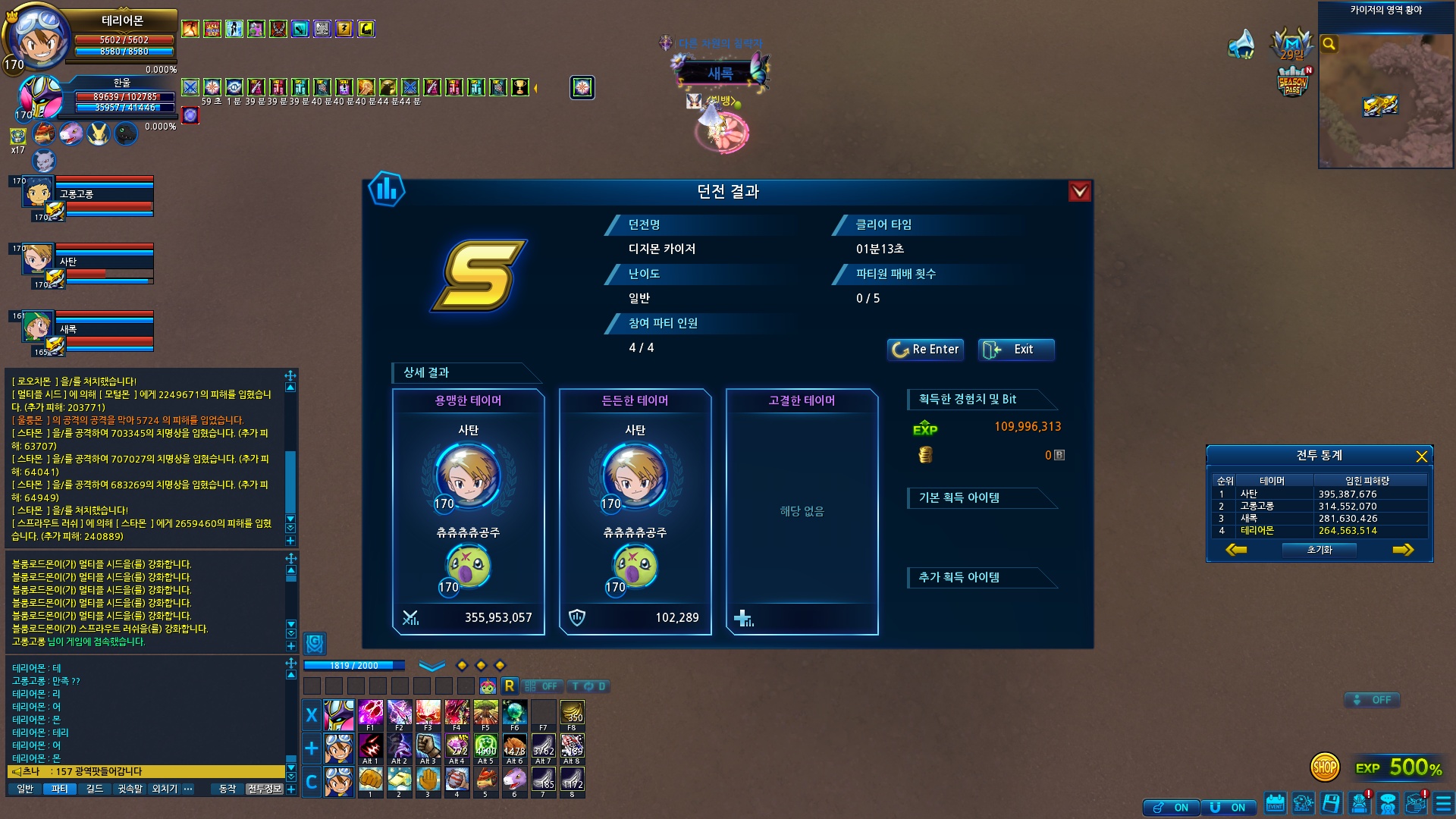Click the Re Enter dungeon button
The height and width of the screenshot is (819, 1456).
[925, 350]
